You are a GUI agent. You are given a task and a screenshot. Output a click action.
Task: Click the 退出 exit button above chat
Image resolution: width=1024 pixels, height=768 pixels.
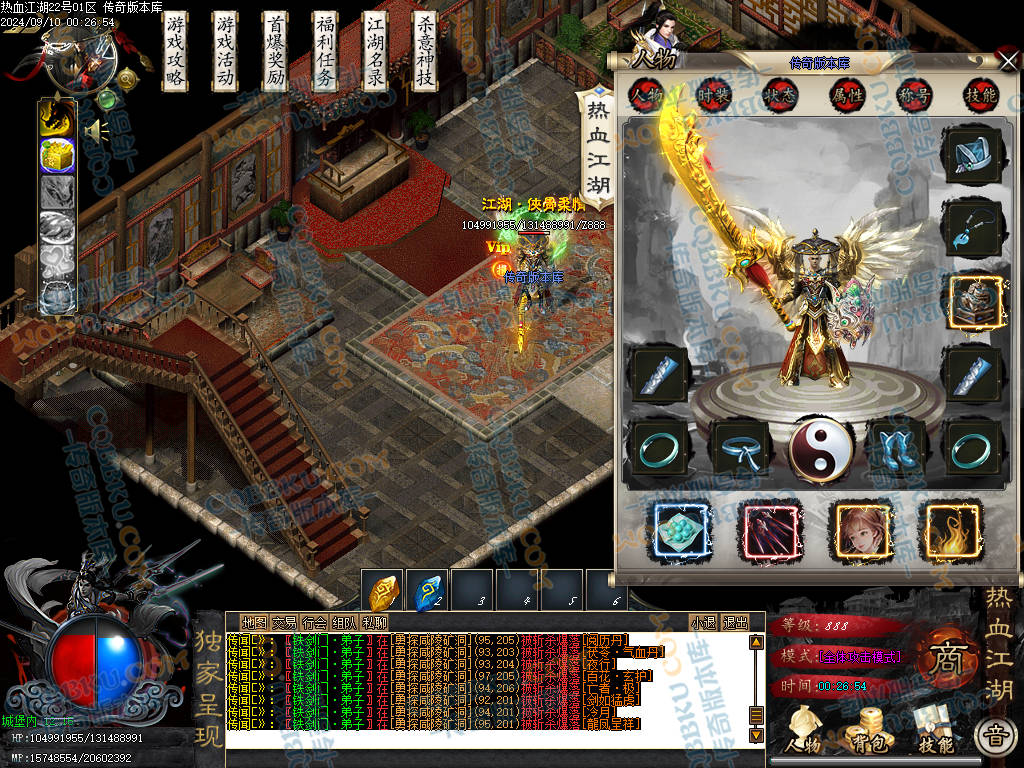[x=735, y=622]
